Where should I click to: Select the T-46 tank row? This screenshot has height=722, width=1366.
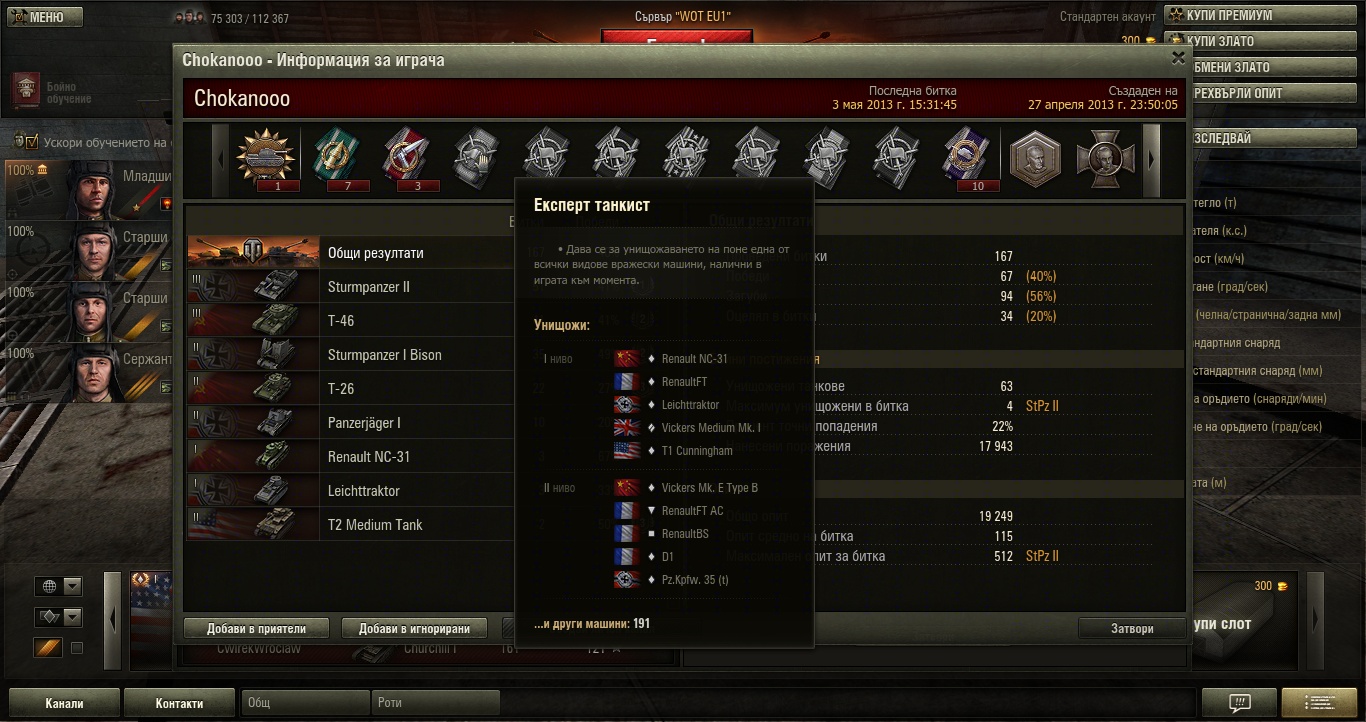point(341,321)
